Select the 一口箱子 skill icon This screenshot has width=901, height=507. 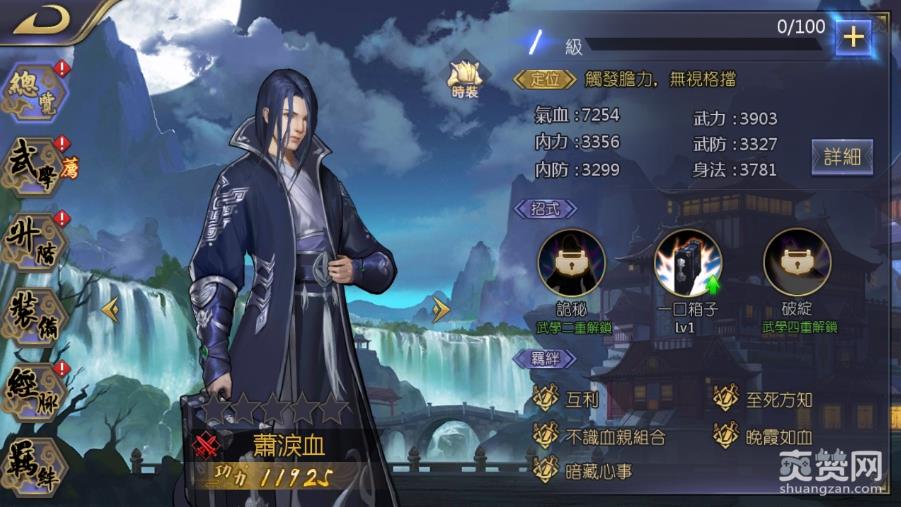[x=687, y=264]
